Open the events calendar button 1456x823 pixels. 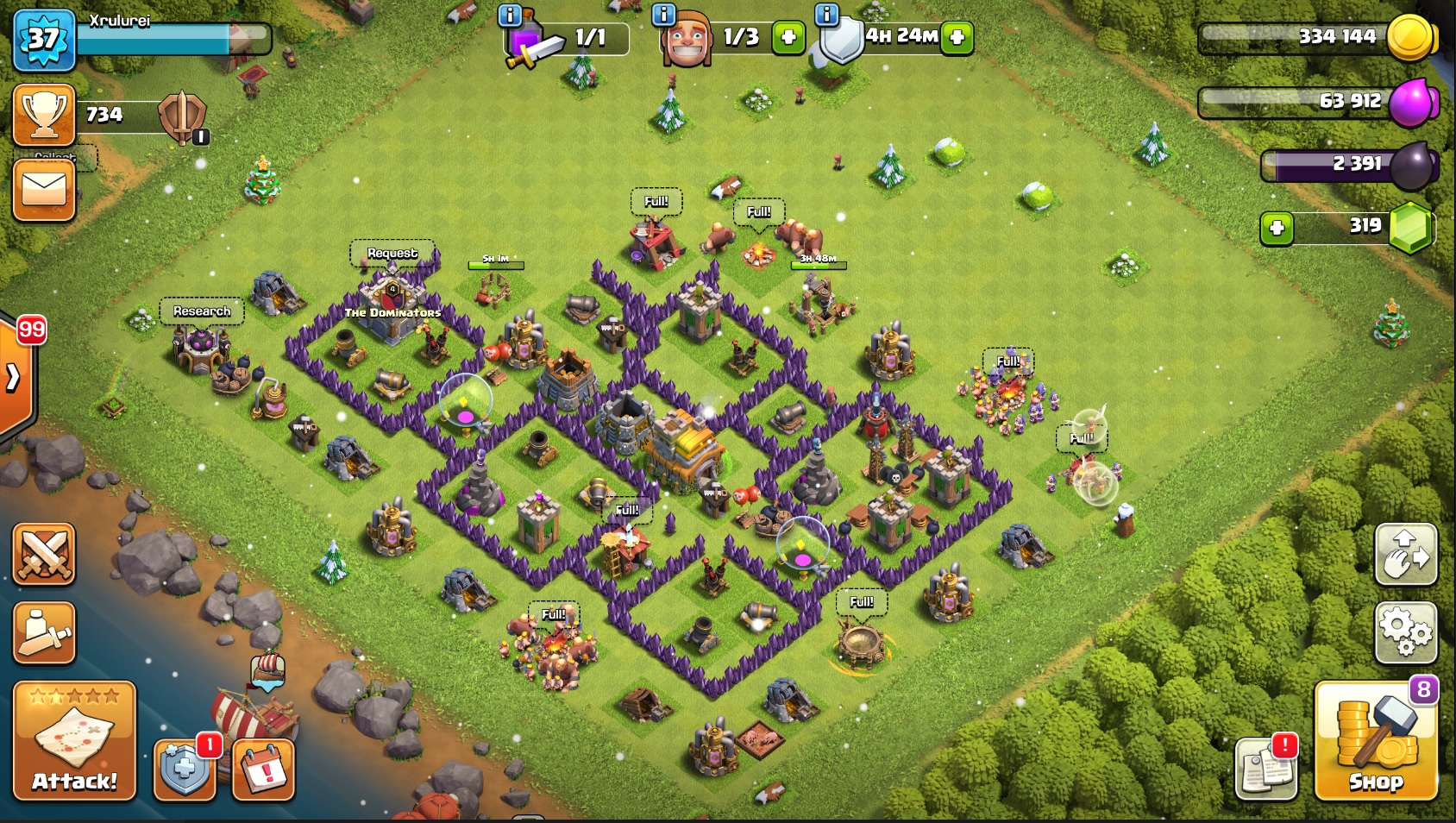click(263, 768)
